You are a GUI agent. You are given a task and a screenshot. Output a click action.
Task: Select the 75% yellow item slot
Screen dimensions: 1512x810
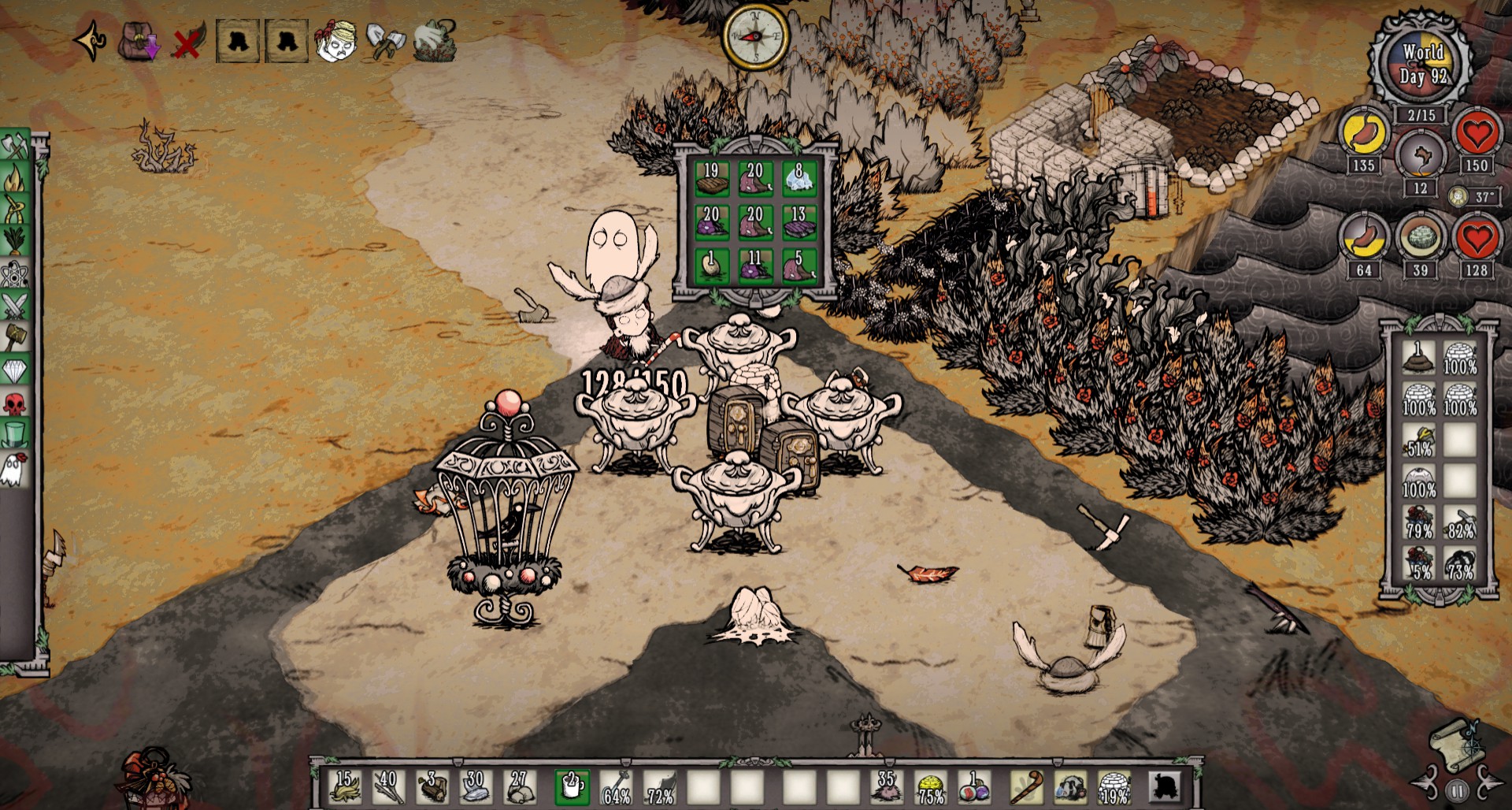point(931,786)
